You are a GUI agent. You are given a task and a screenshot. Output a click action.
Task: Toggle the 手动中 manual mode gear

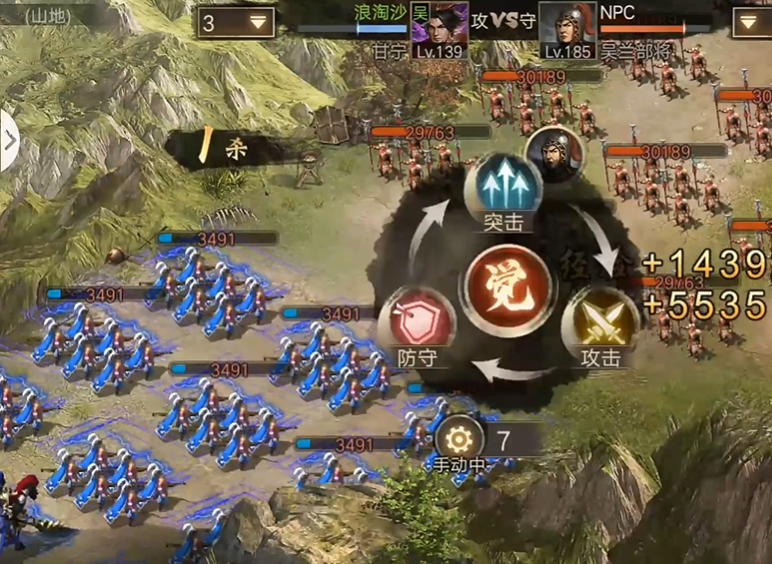(459, 438)
